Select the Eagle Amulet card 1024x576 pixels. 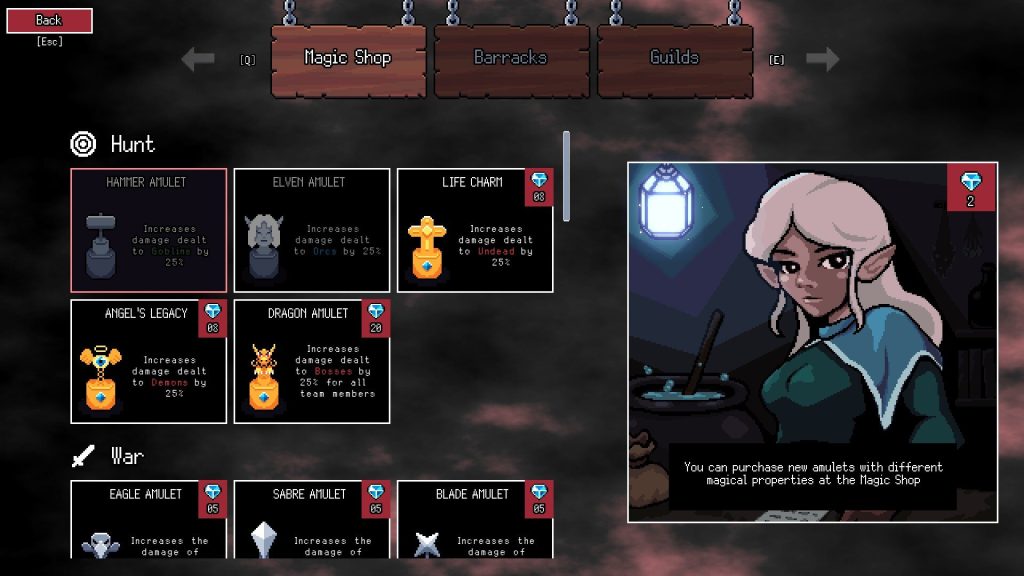coord(149,519)
